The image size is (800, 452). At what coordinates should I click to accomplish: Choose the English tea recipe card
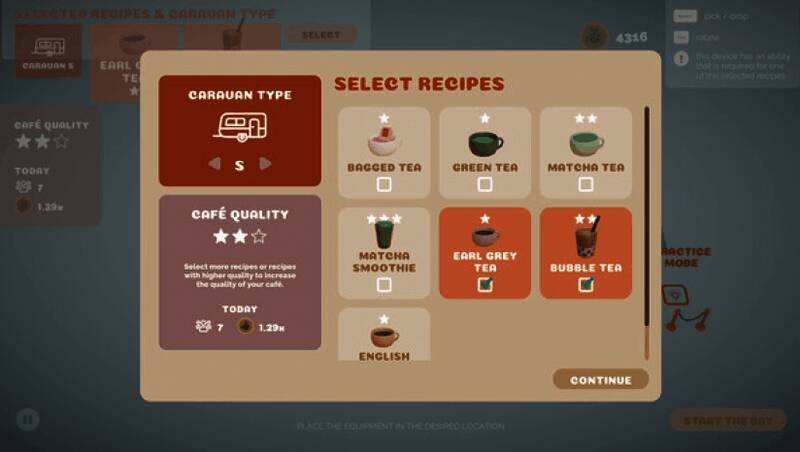[384, 335]
